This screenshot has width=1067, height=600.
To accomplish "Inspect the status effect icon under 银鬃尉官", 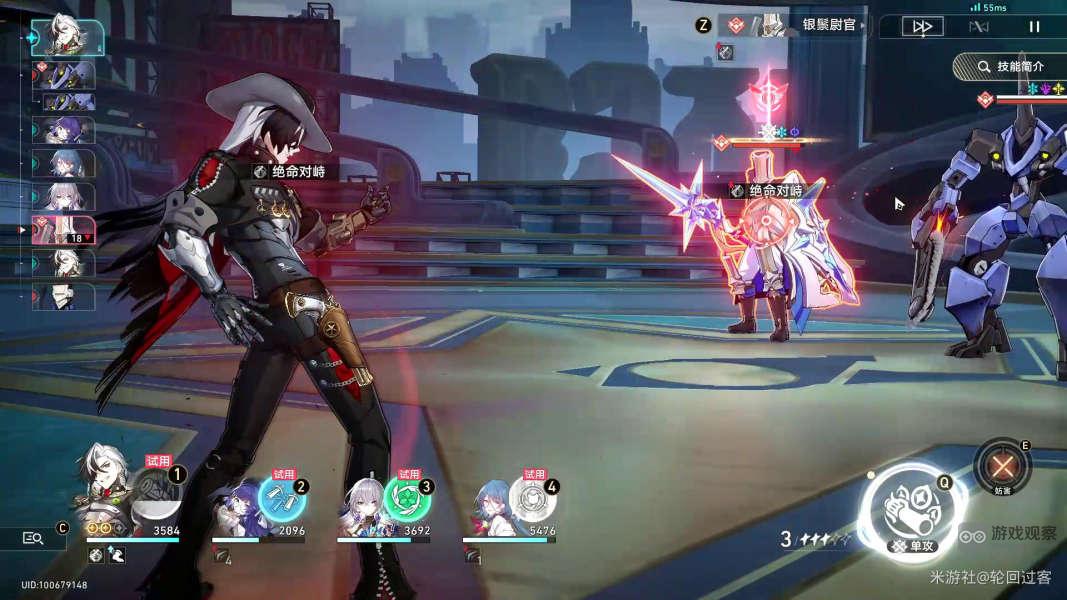I will [727, 52].
